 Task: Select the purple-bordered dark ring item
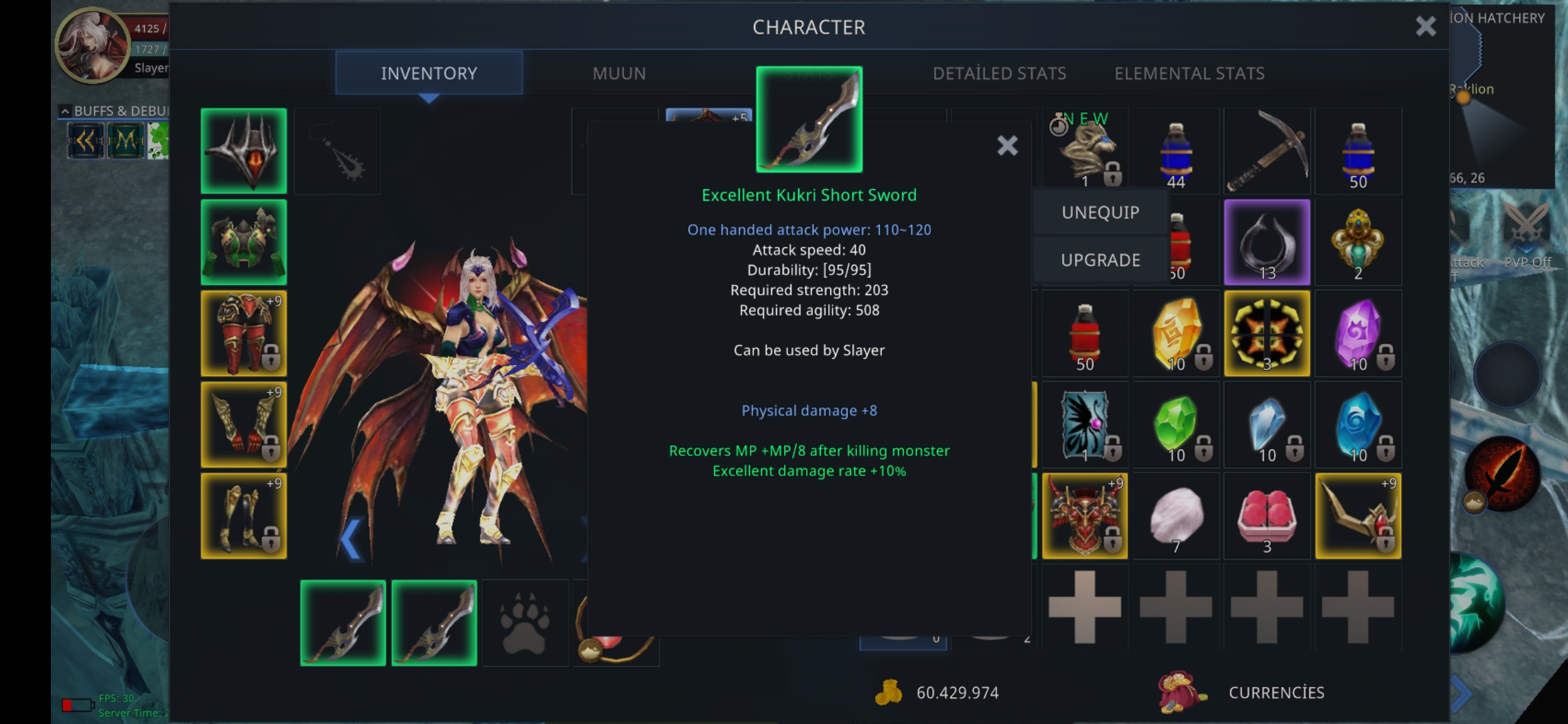coord(1266,242)
